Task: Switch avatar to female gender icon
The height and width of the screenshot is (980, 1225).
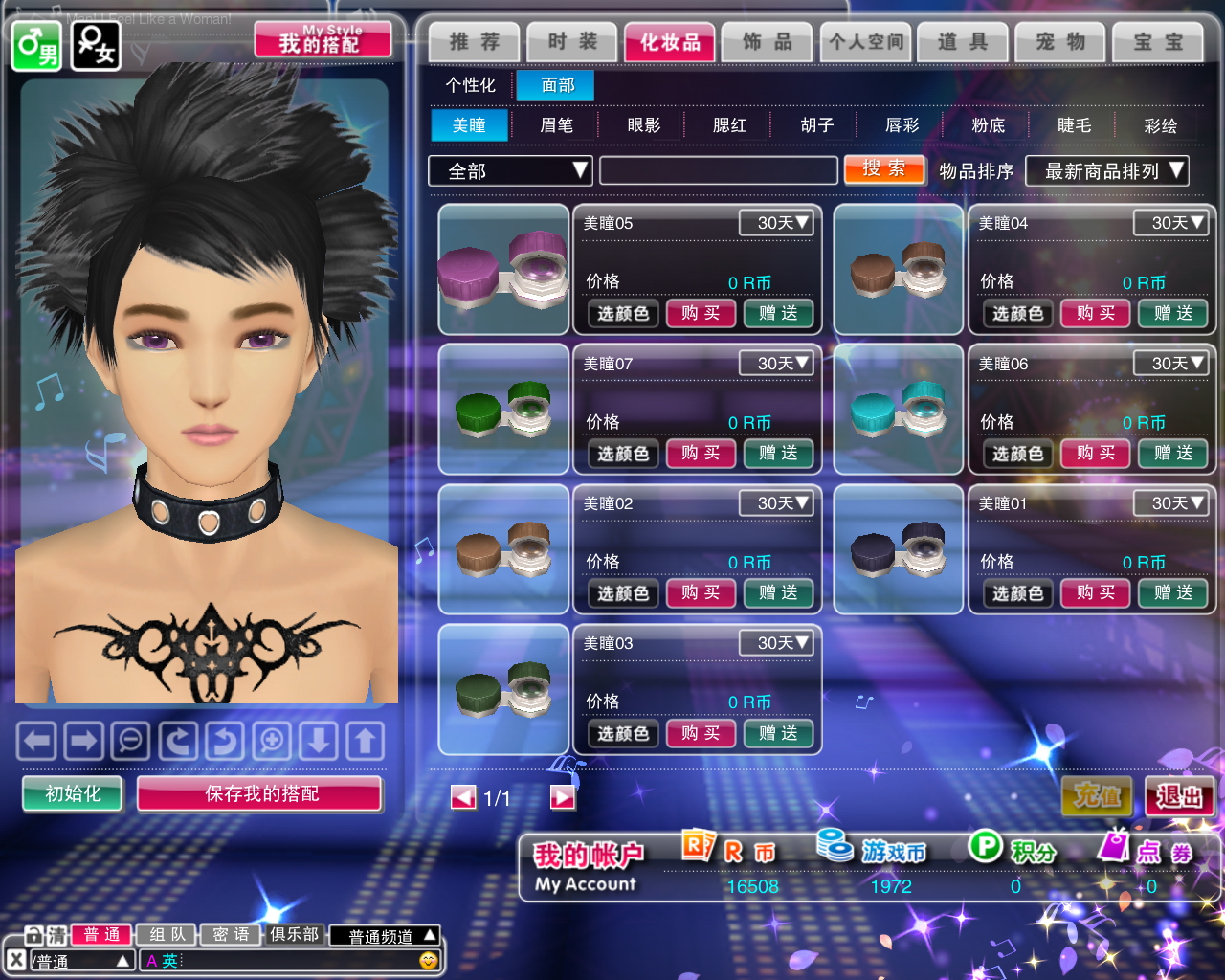Action: tap(96, 46)
